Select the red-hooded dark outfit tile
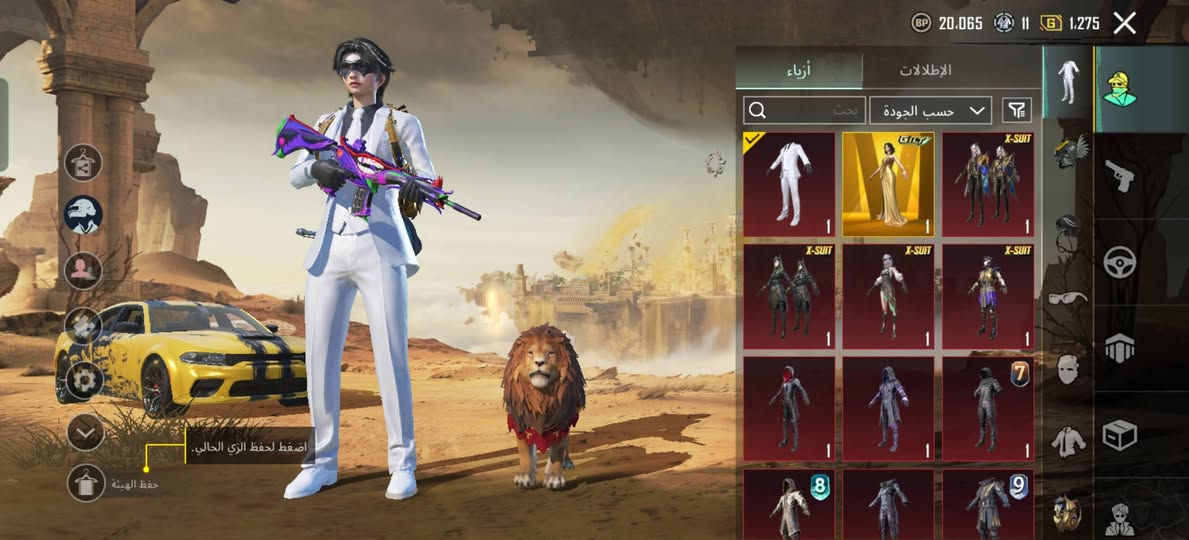Image resolution: width=1189 pixels, height=540 pixels. [789, 404]
